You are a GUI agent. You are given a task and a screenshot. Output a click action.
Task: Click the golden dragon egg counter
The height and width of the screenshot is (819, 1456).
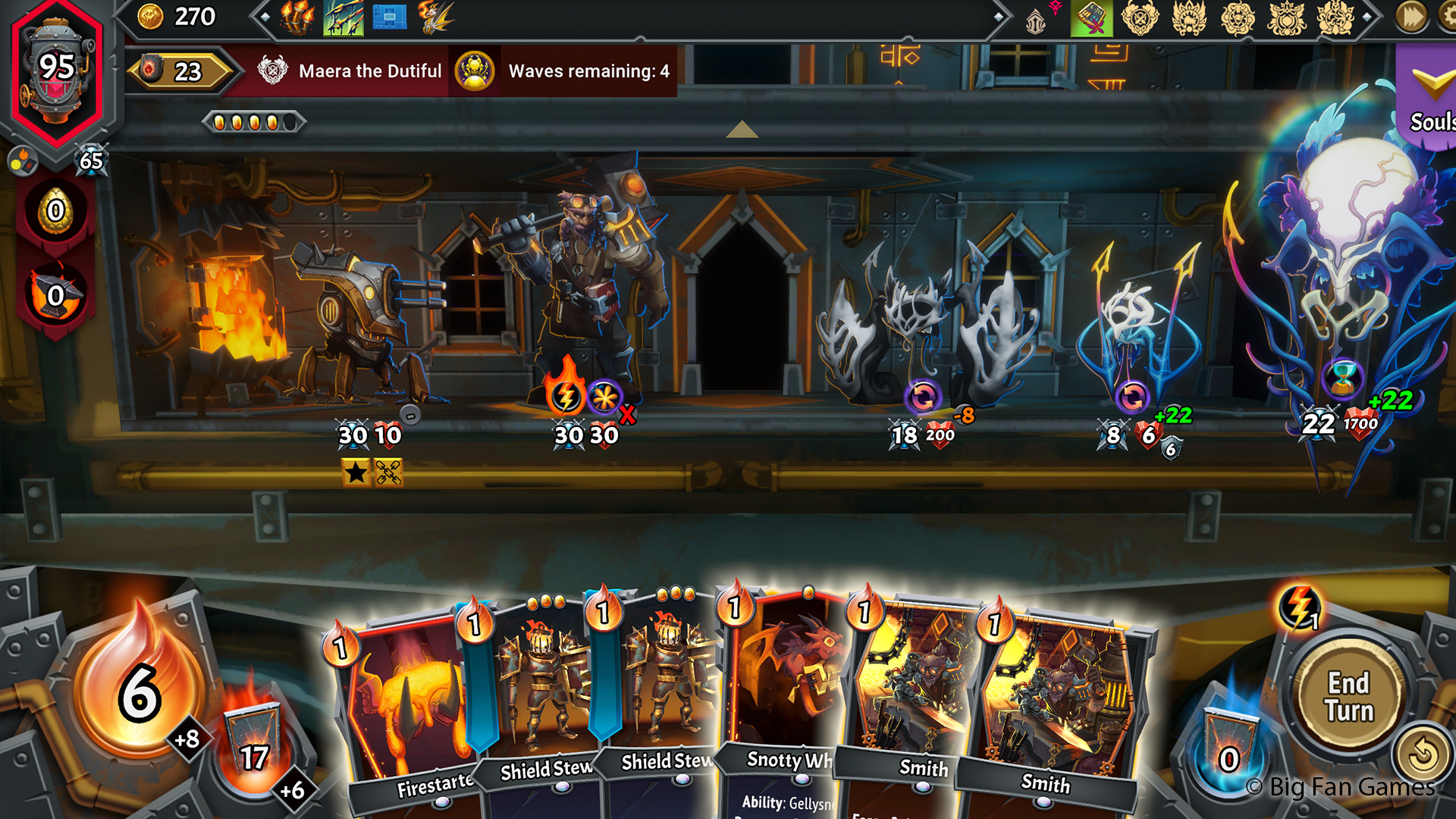(56, 211)
